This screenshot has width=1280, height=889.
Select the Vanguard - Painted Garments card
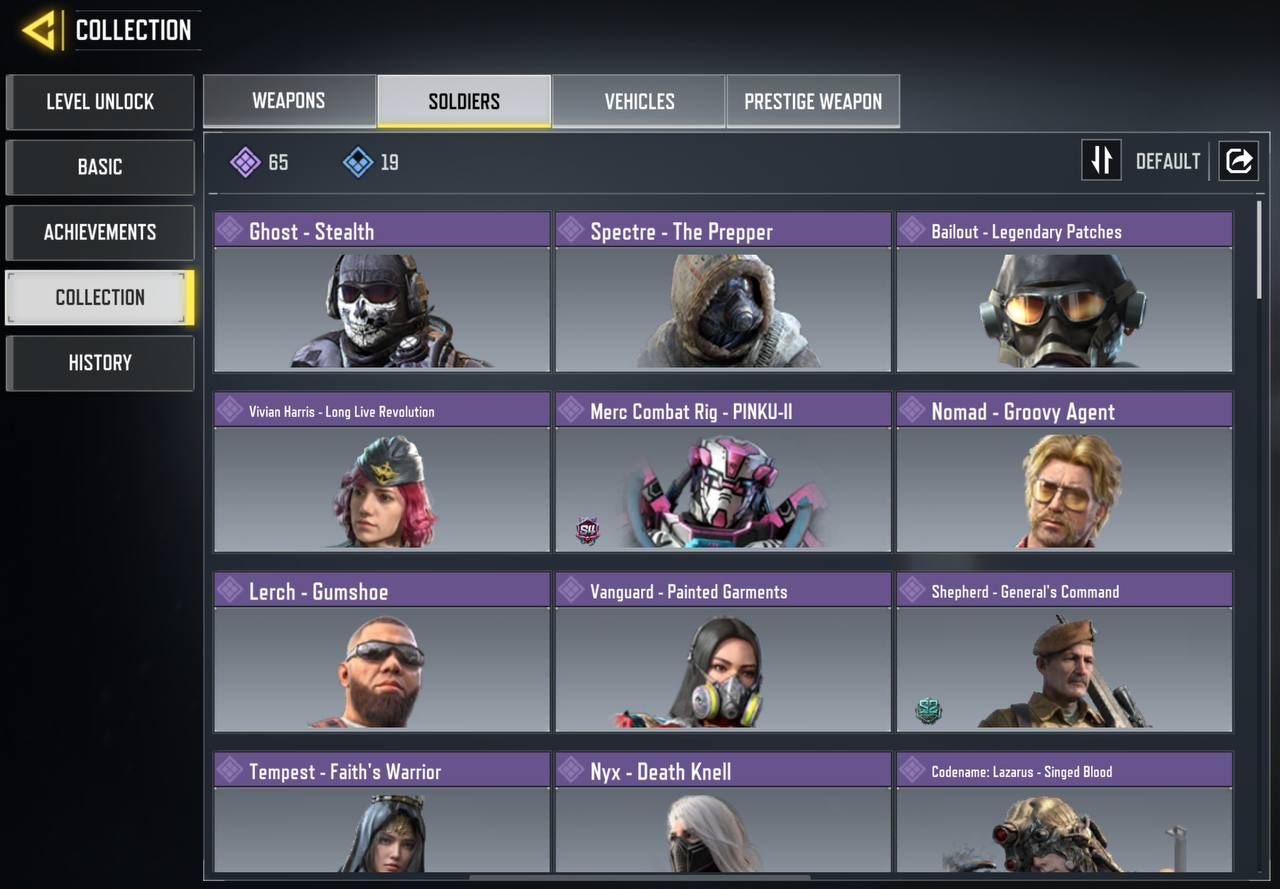pos(723,652)
